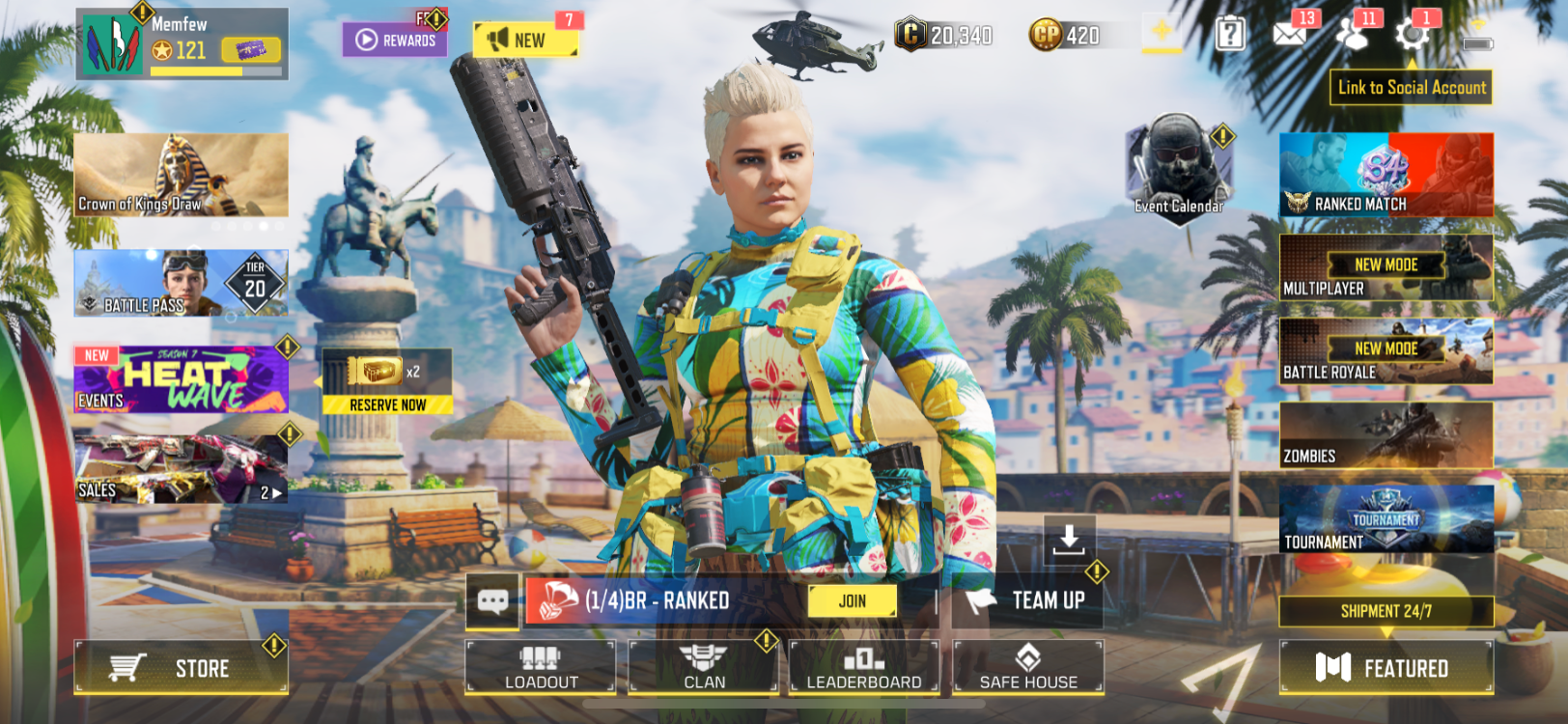Tap JOIN to enter BR Ranked
The height and width of the screenshot is (724, 1568).
click(854, 600)
